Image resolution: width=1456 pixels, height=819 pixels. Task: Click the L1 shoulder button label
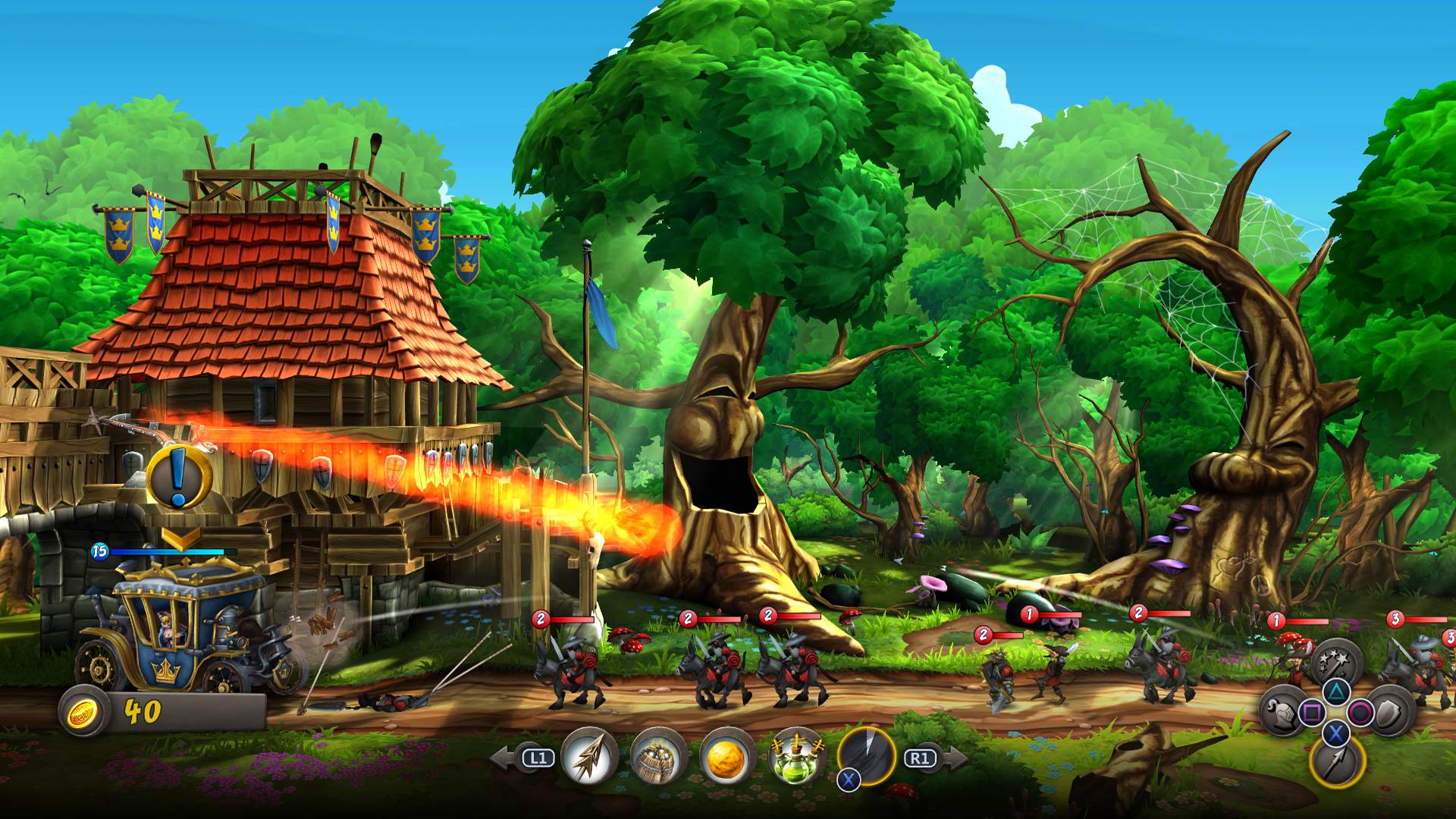click(538, 757)
